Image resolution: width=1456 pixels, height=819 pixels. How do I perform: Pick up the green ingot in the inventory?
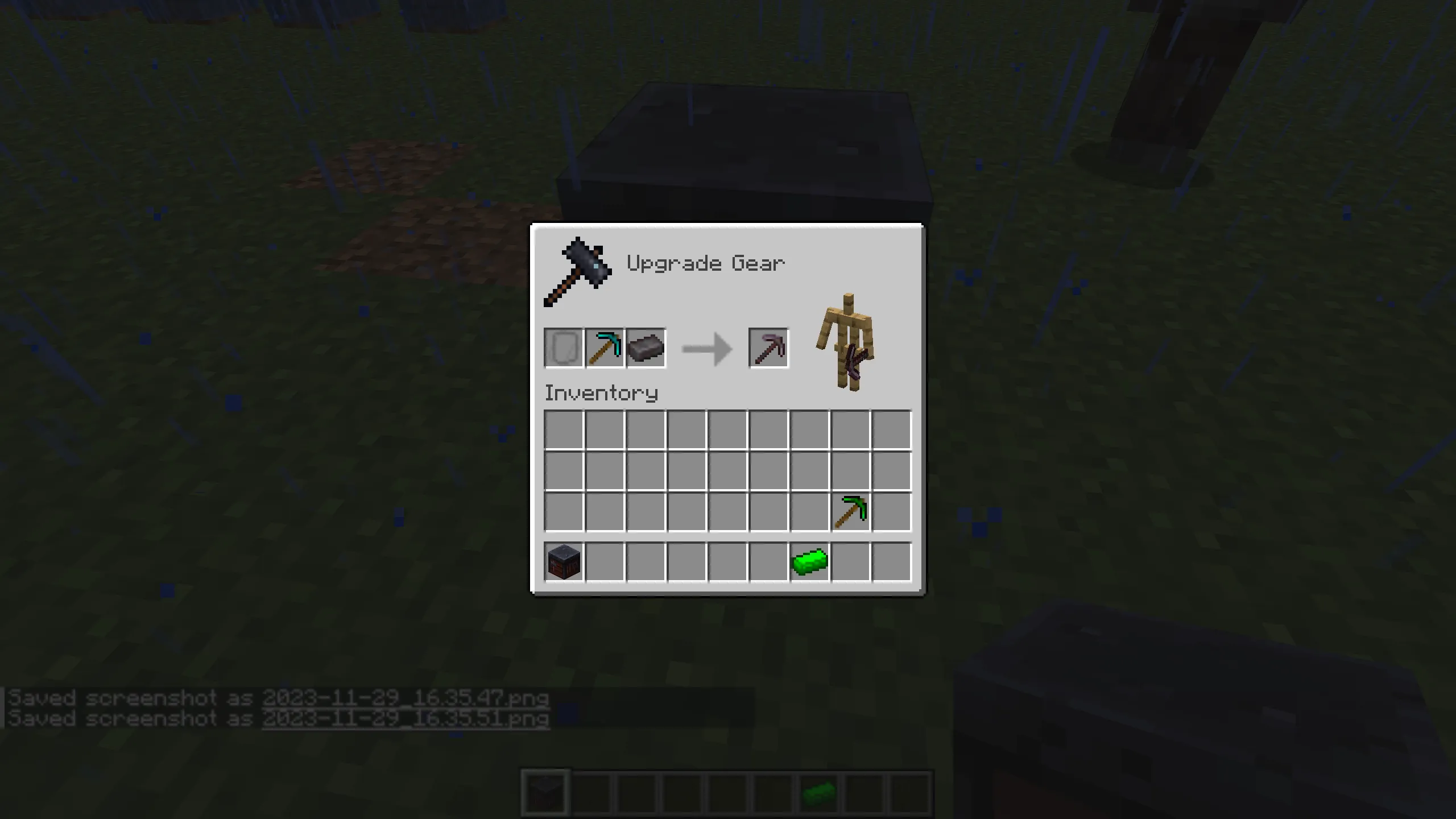click(x=809, y=562)
